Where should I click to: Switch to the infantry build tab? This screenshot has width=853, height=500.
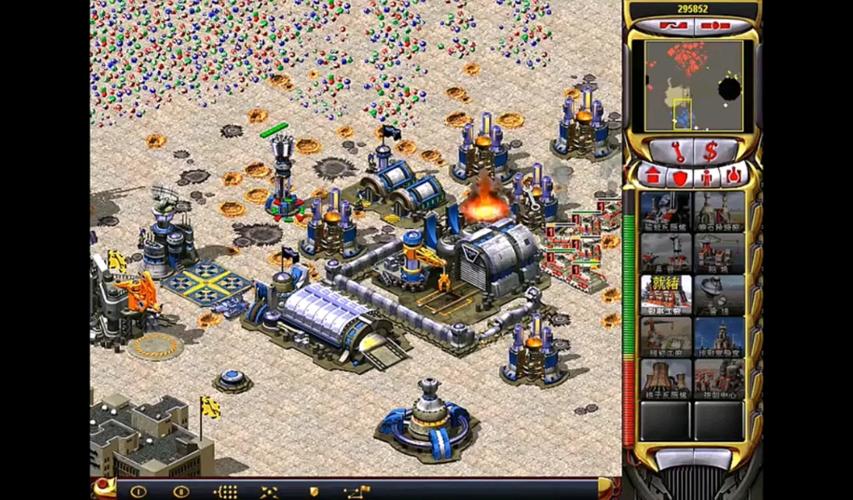point(706,177)
